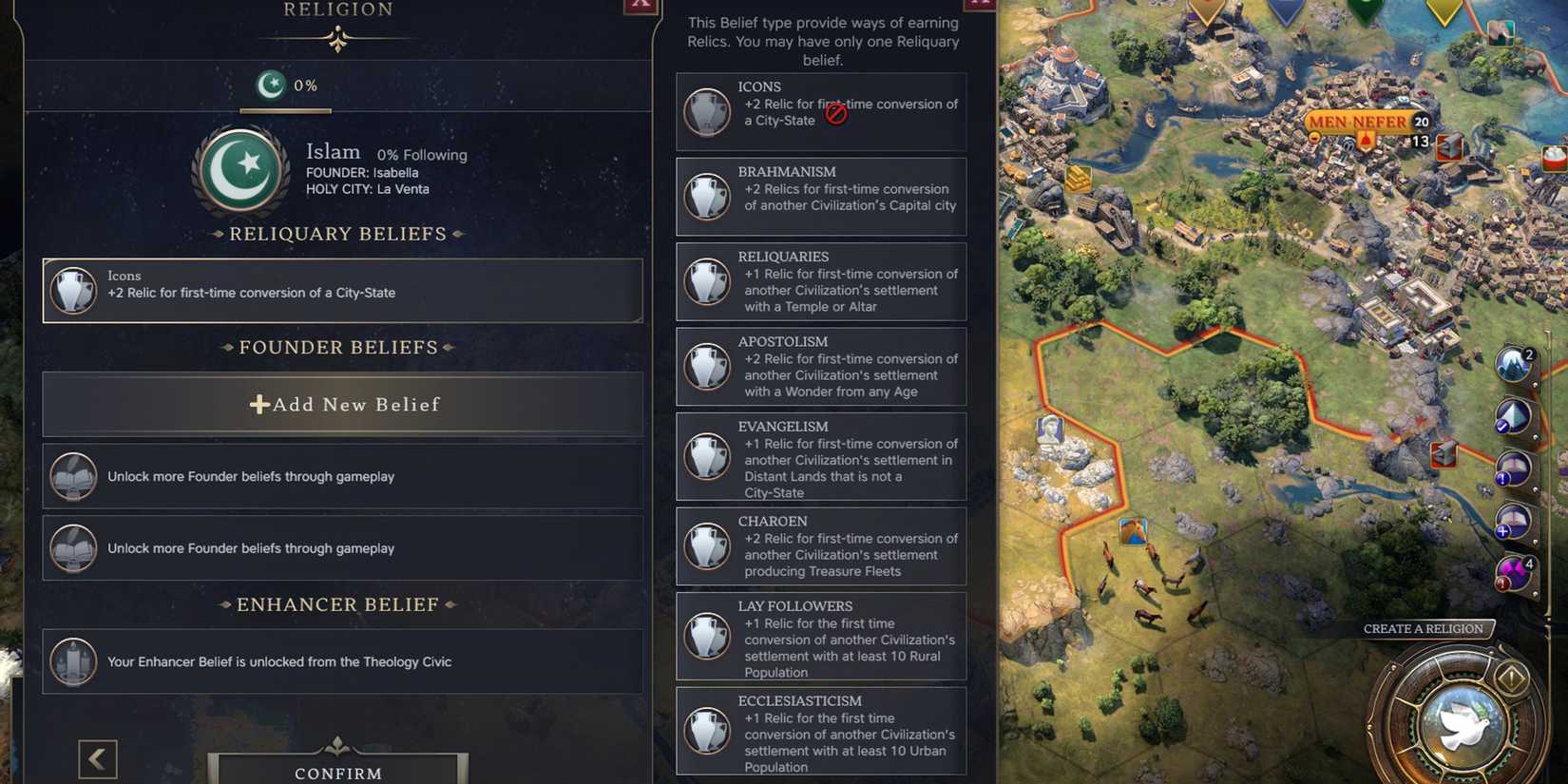The width and height of the screenshot is (1568, 784).
Task: Select the Reliquaries belief option
Action: point(820,281)
